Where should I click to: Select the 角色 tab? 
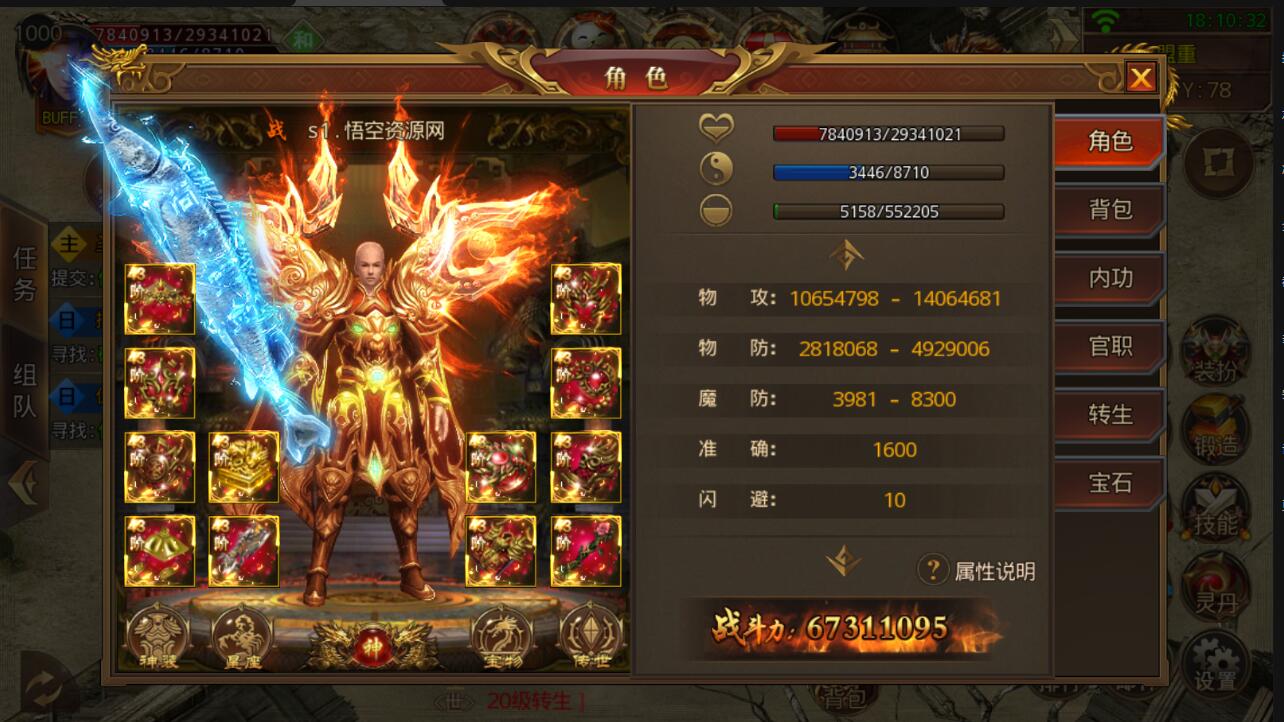[x=1110, y=141]
